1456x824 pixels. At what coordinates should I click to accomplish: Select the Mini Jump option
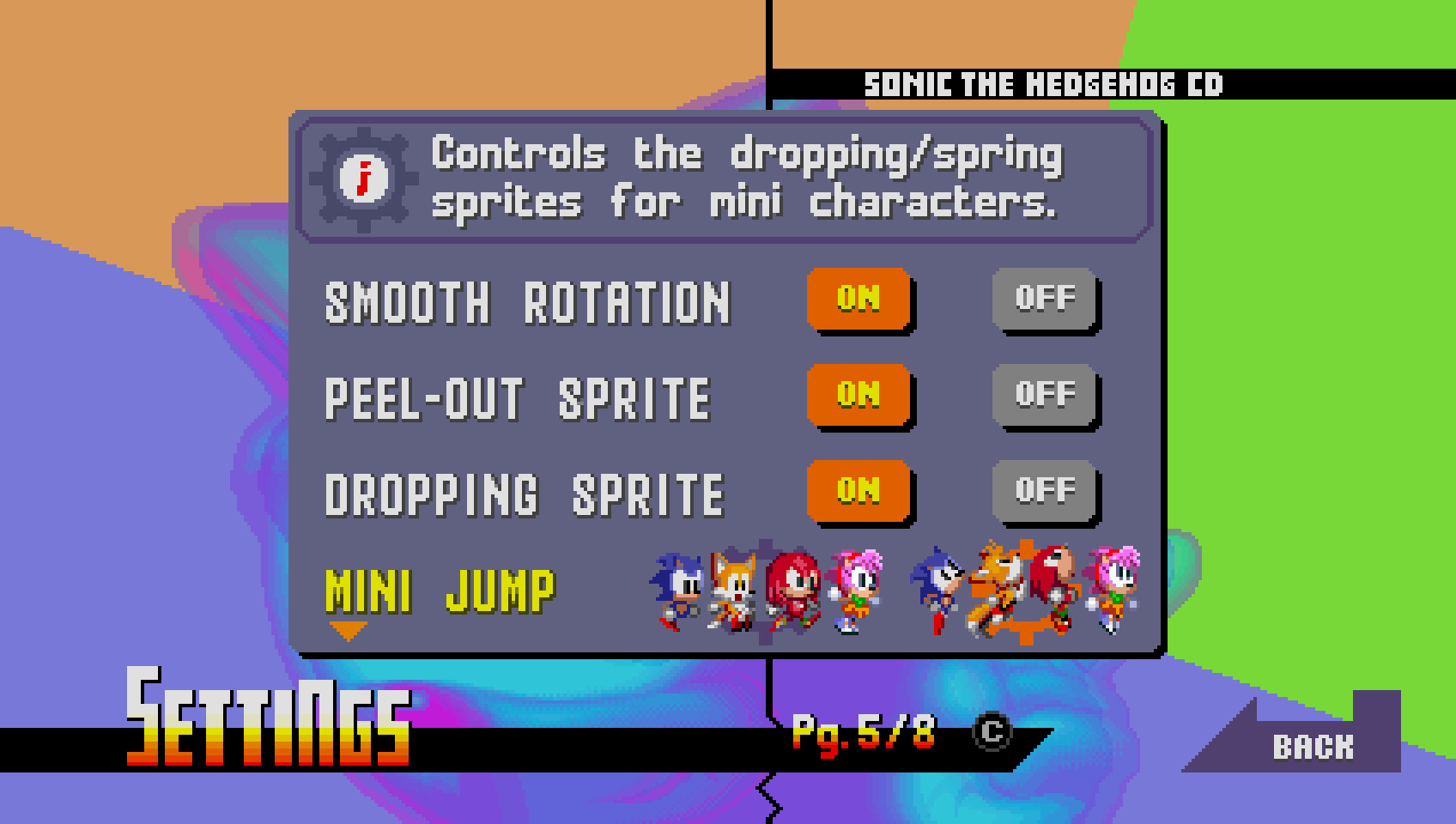(x=439, y=592)
